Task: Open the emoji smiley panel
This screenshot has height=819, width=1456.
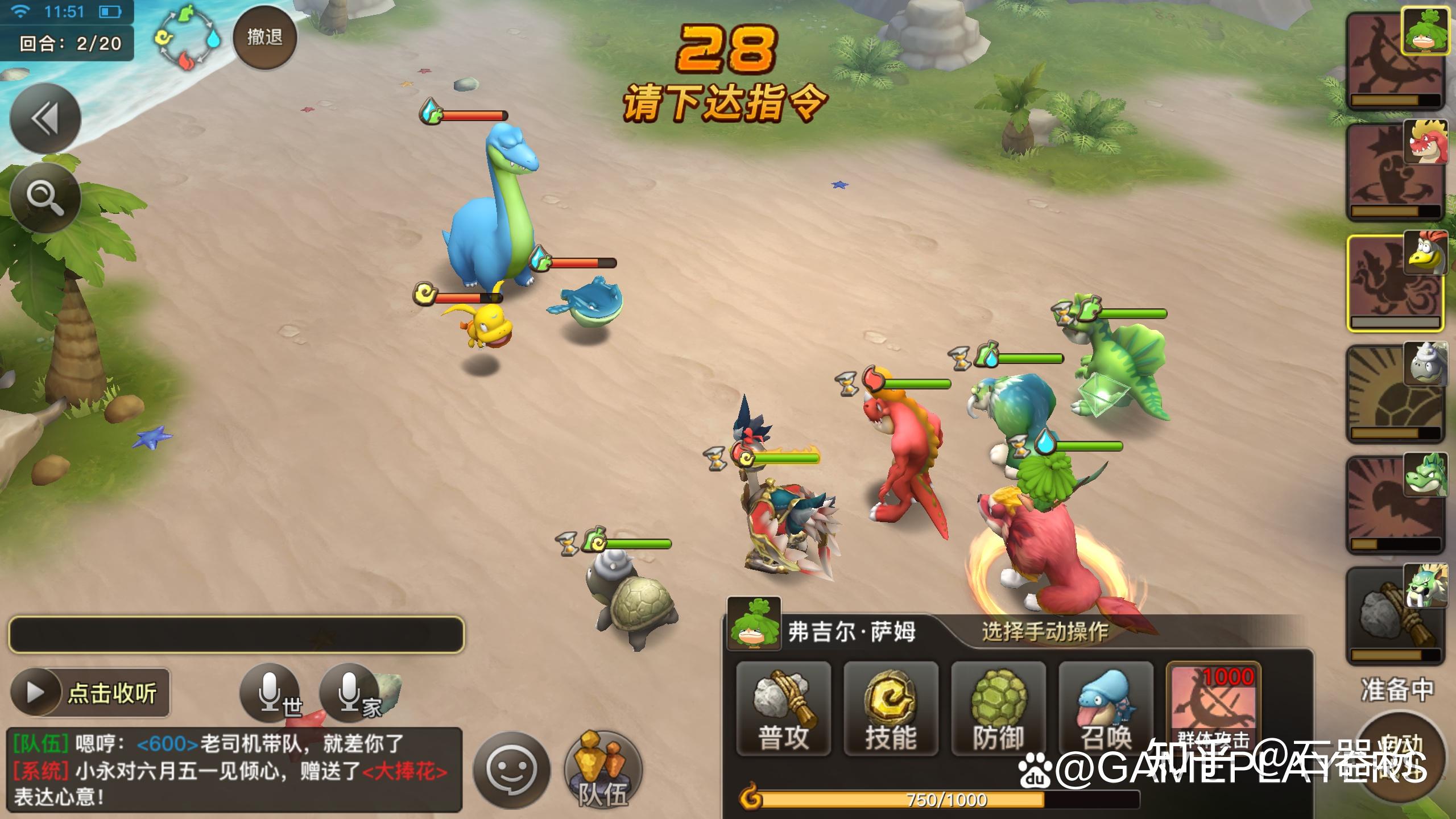Action: [x=511, y=770]
